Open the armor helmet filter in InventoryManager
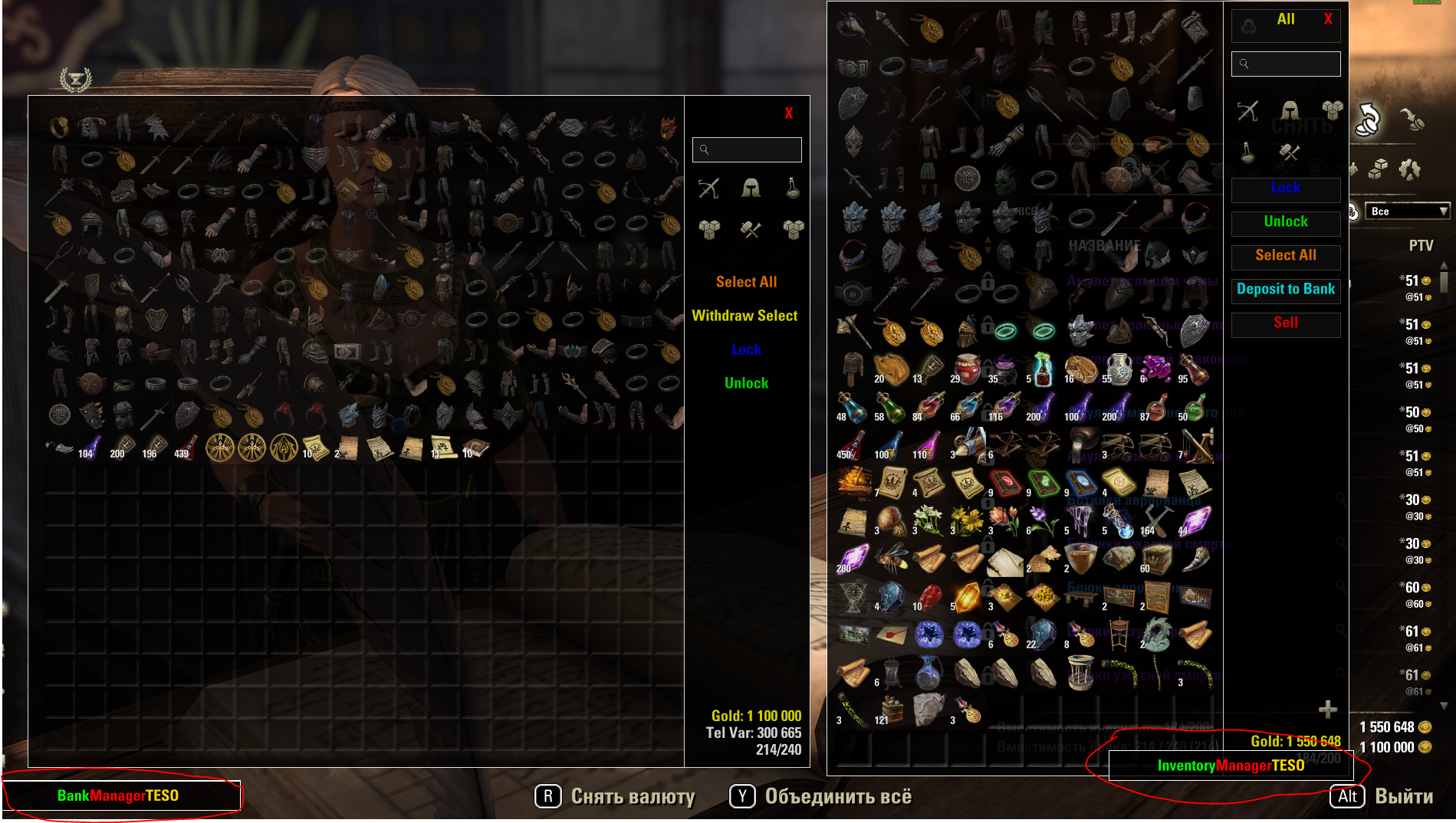Viewport: 1456px width, 823px height. (x=1288, y=111)
